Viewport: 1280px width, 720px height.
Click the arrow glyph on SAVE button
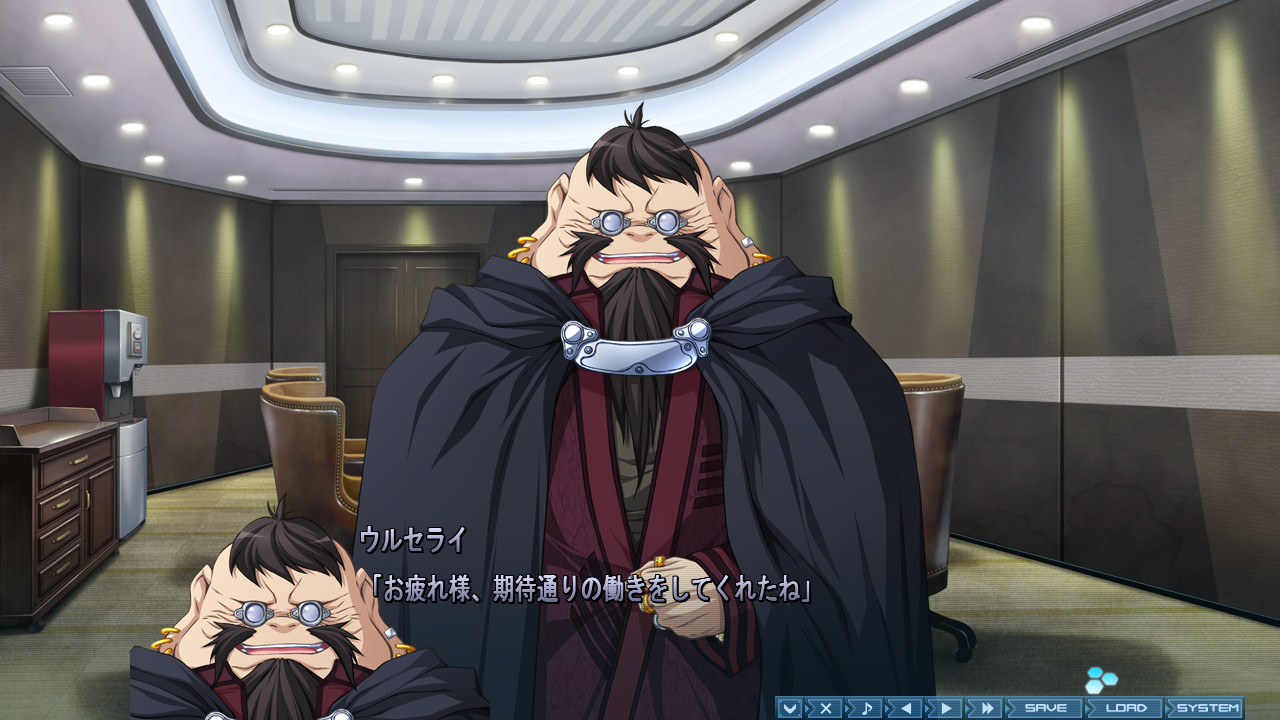click(1008, 707)
